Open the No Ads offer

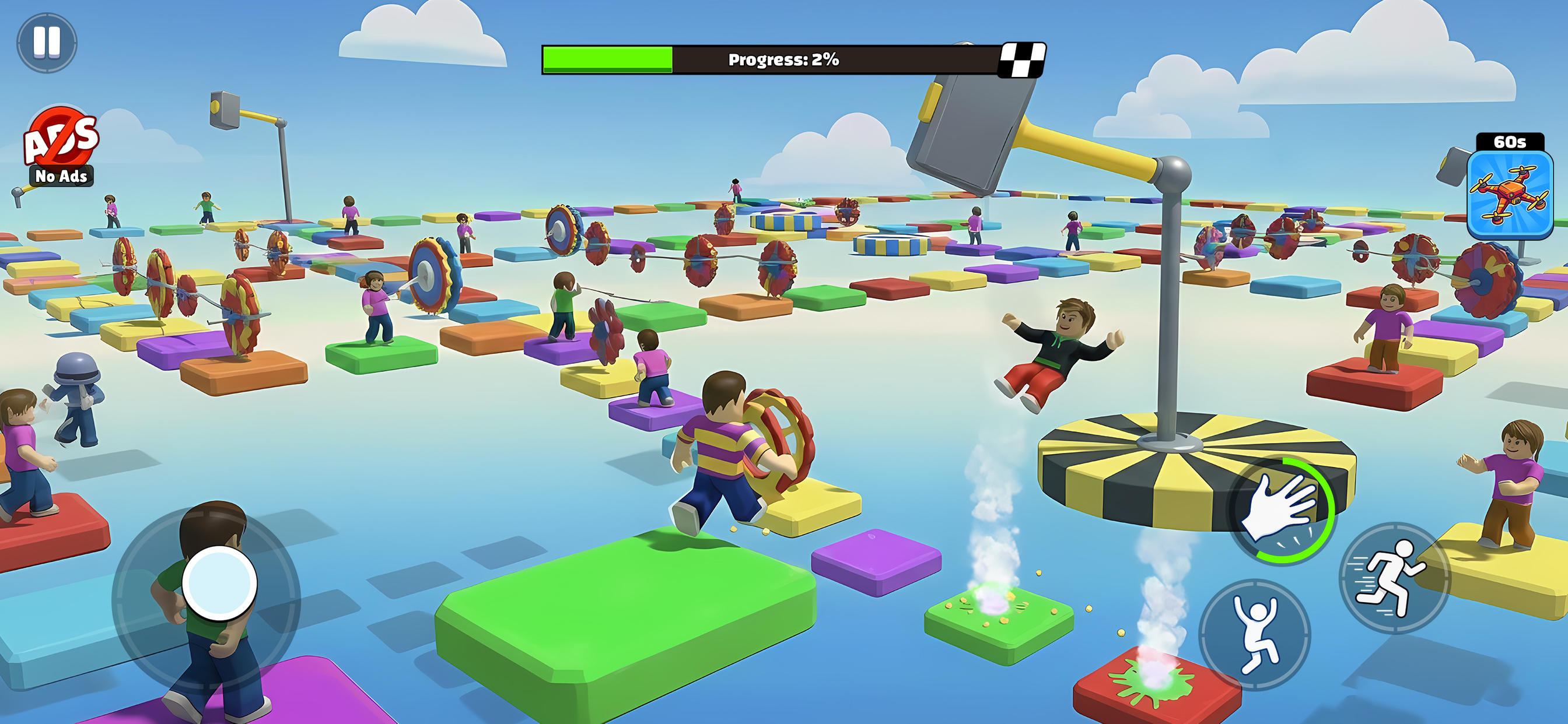point(61,147)
